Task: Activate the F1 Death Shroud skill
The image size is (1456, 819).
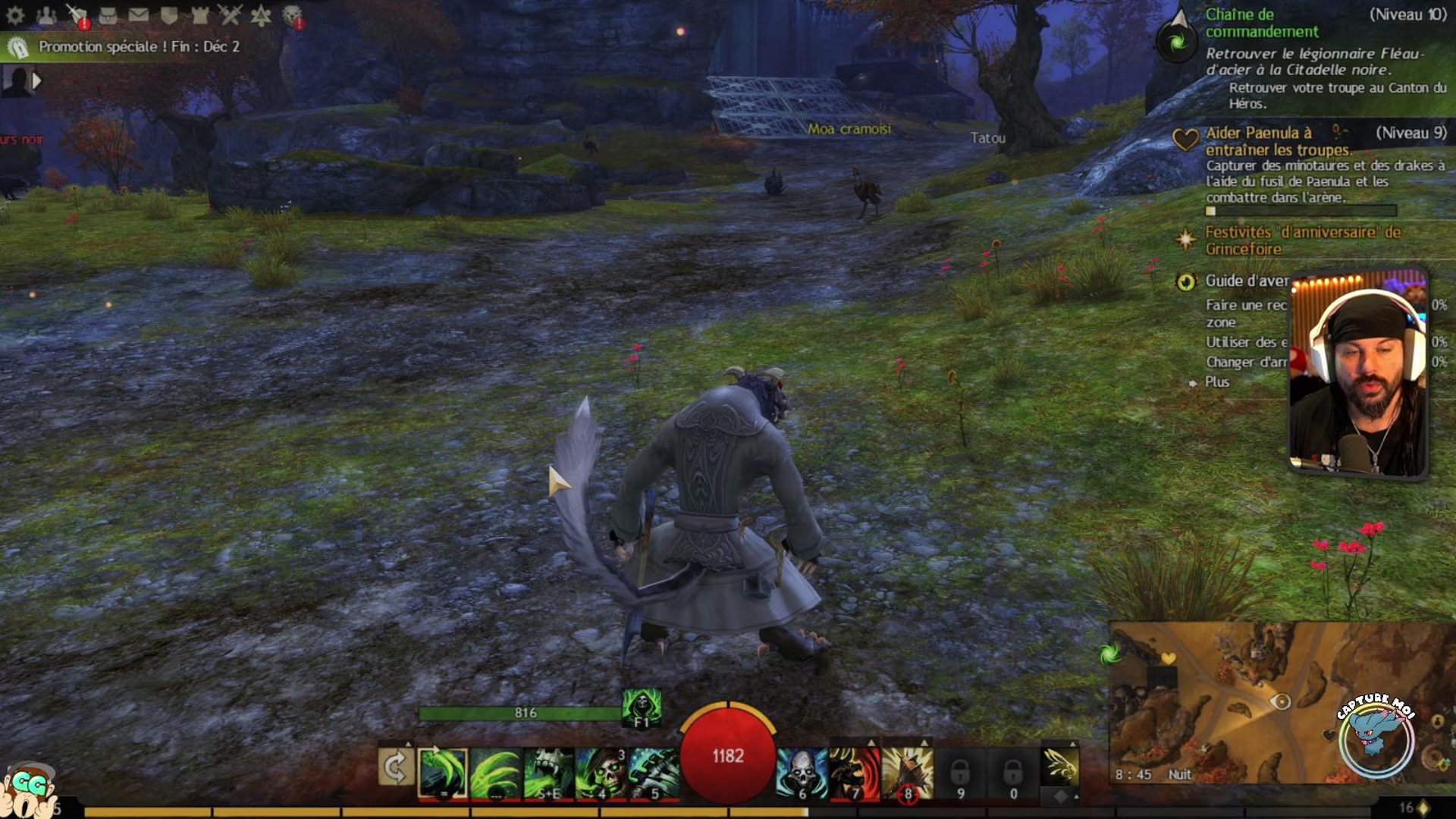Action: pos(642,708)
